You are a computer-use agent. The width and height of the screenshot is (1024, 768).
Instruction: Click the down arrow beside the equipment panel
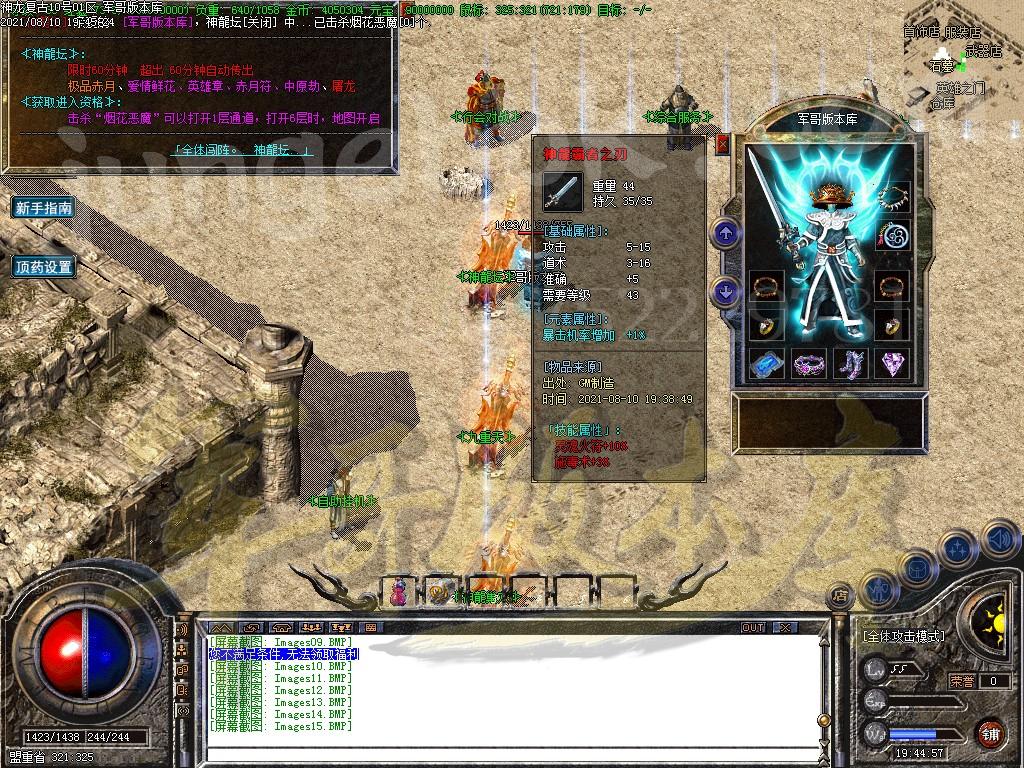[x=726, y=292]
